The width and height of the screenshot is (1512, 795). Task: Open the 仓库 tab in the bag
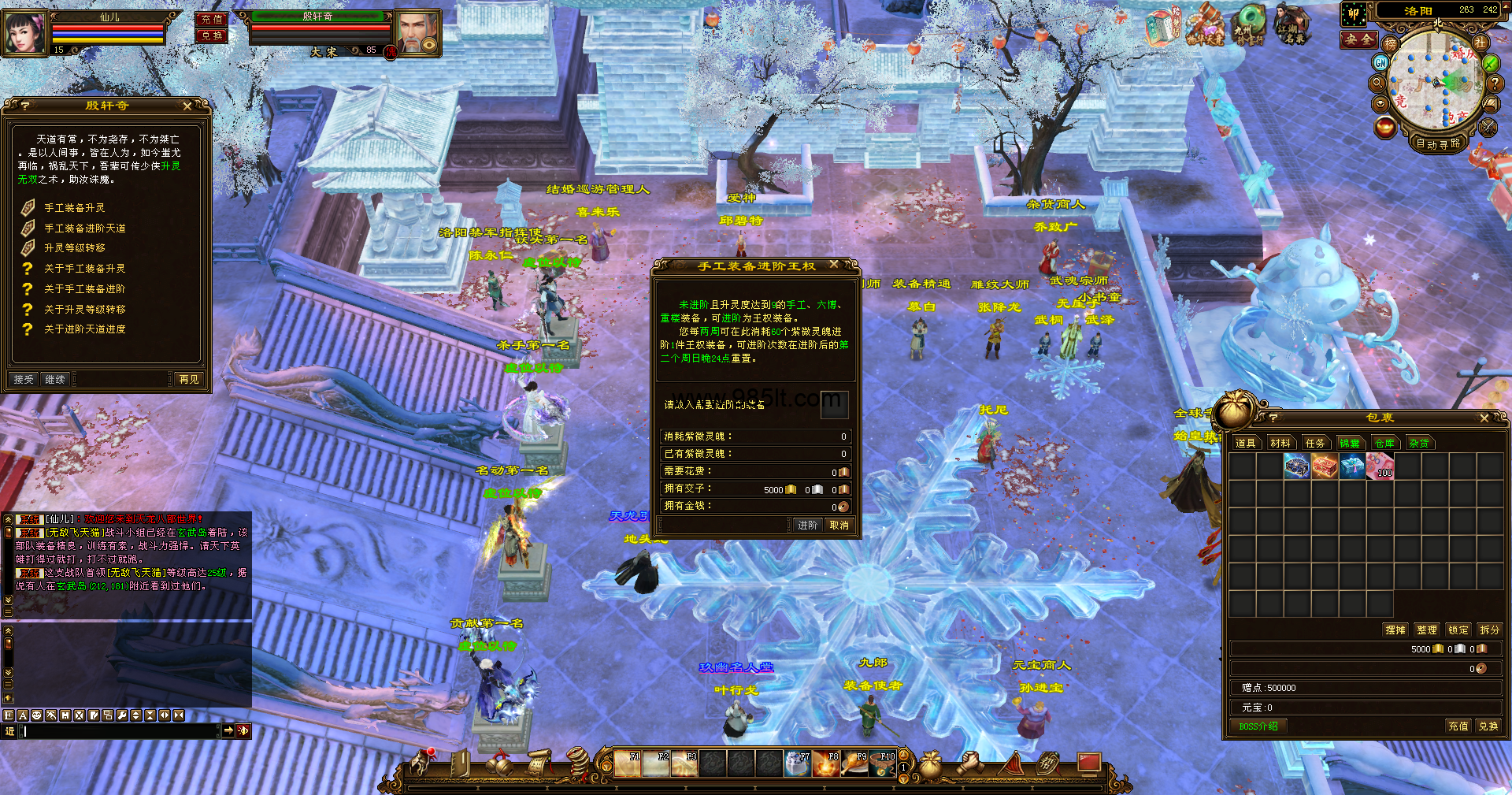[1384, 444]
